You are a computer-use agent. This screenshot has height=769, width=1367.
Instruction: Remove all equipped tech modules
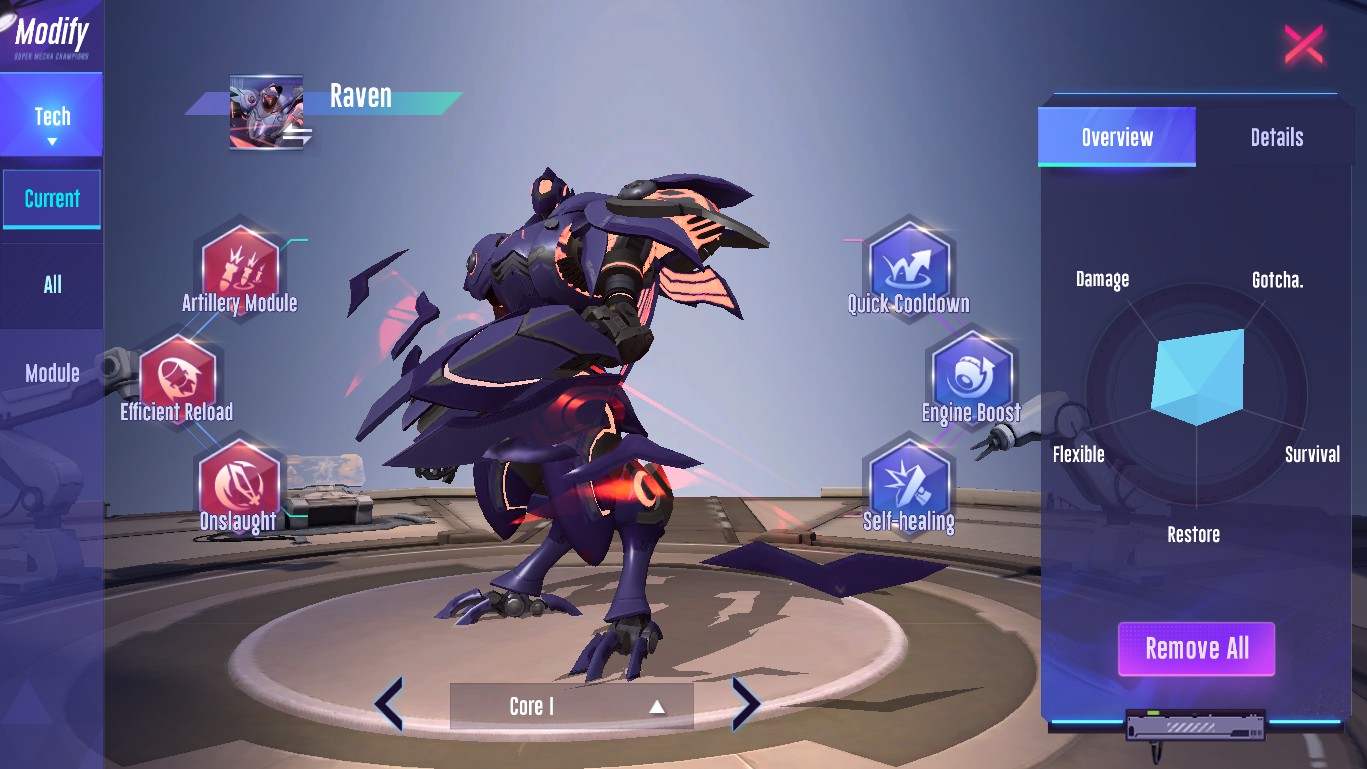pyautogui.click(x=1196, y=649)
